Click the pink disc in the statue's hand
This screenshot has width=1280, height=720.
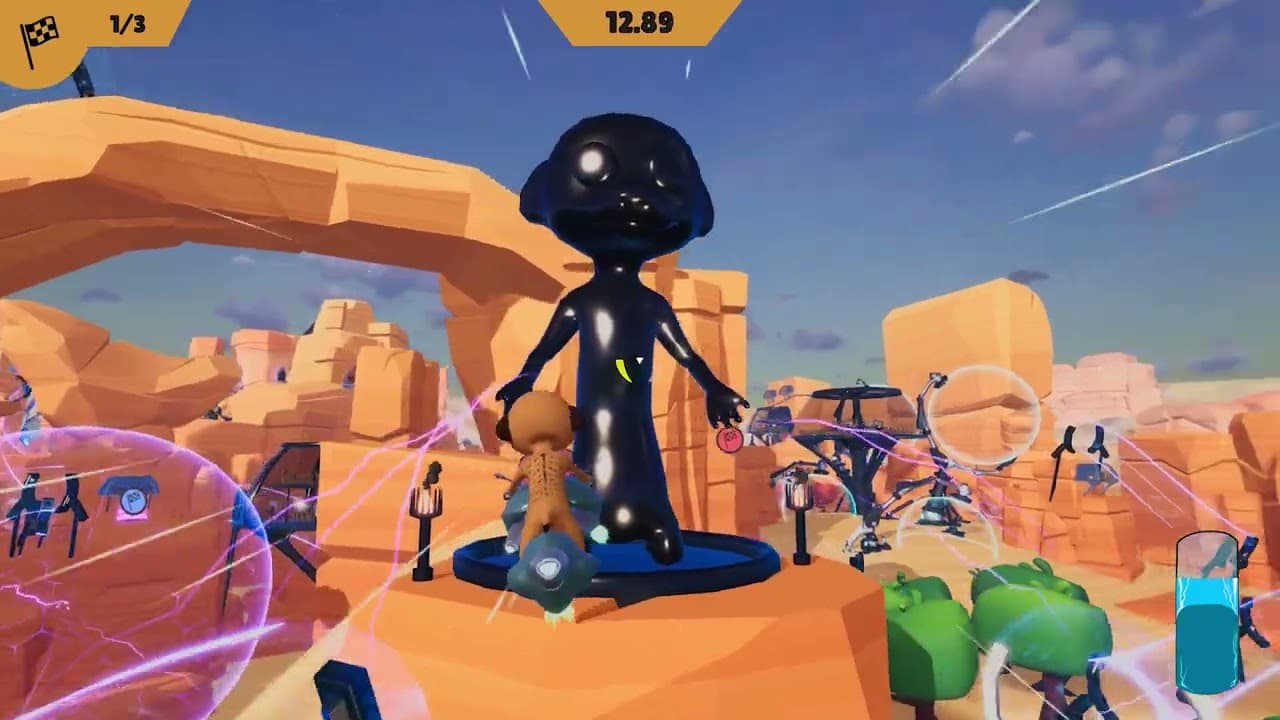click(x=729, y=438)
